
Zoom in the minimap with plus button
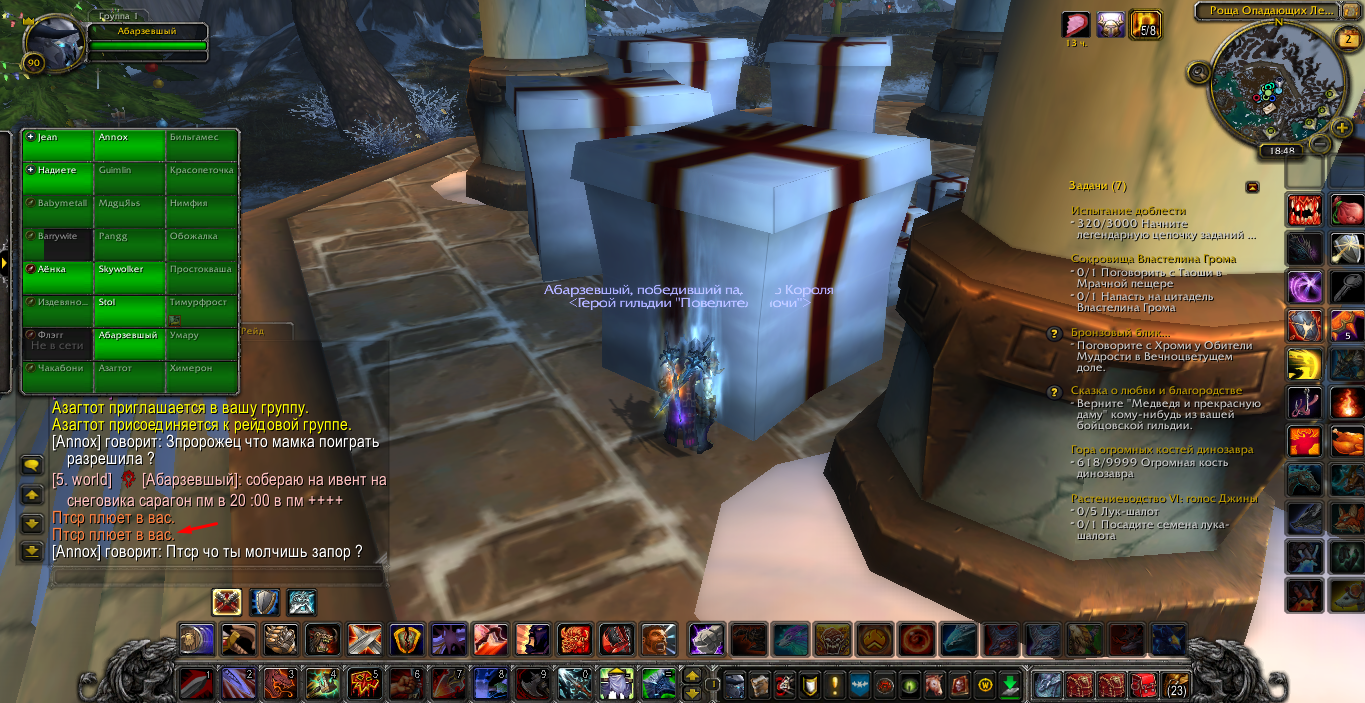[x=1342, y=128]
